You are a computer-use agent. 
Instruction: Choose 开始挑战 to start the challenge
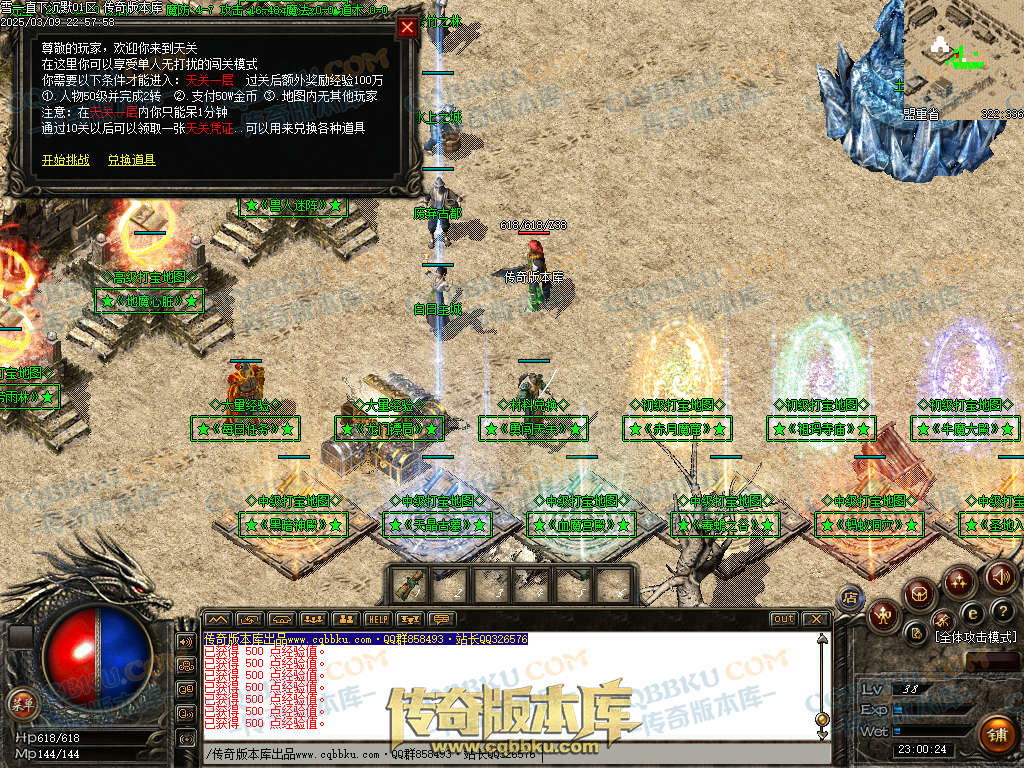(x=65, y=160)
